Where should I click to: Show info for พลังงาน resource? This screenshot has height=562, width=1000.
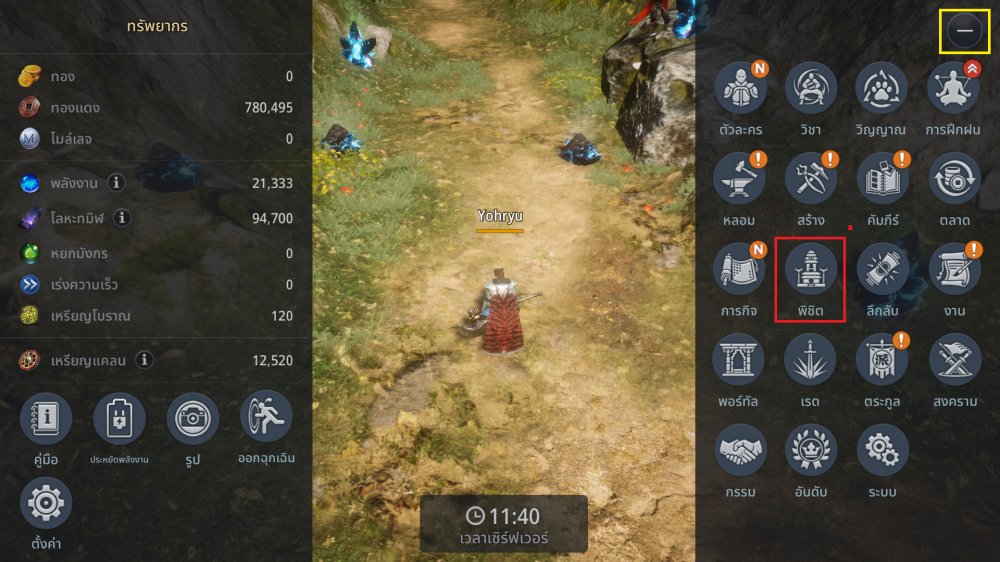click(x=117, y=183)
